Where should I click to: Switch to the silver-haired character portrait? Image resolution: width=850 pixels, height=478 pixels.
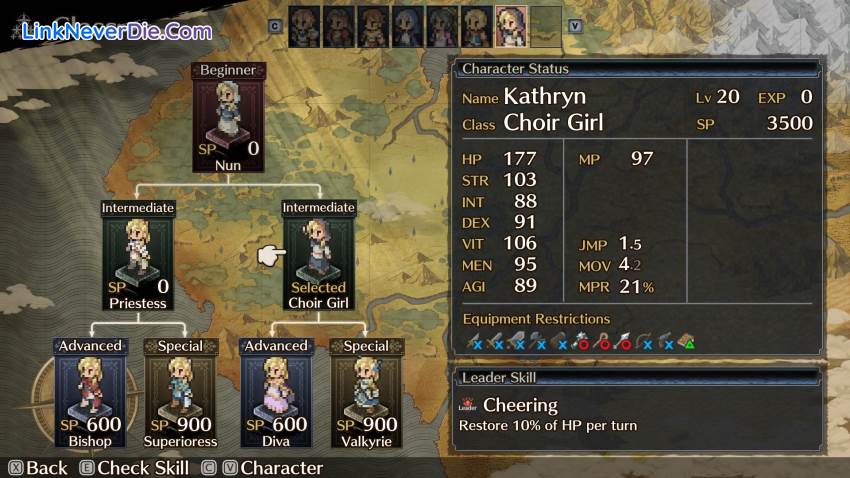408,27
